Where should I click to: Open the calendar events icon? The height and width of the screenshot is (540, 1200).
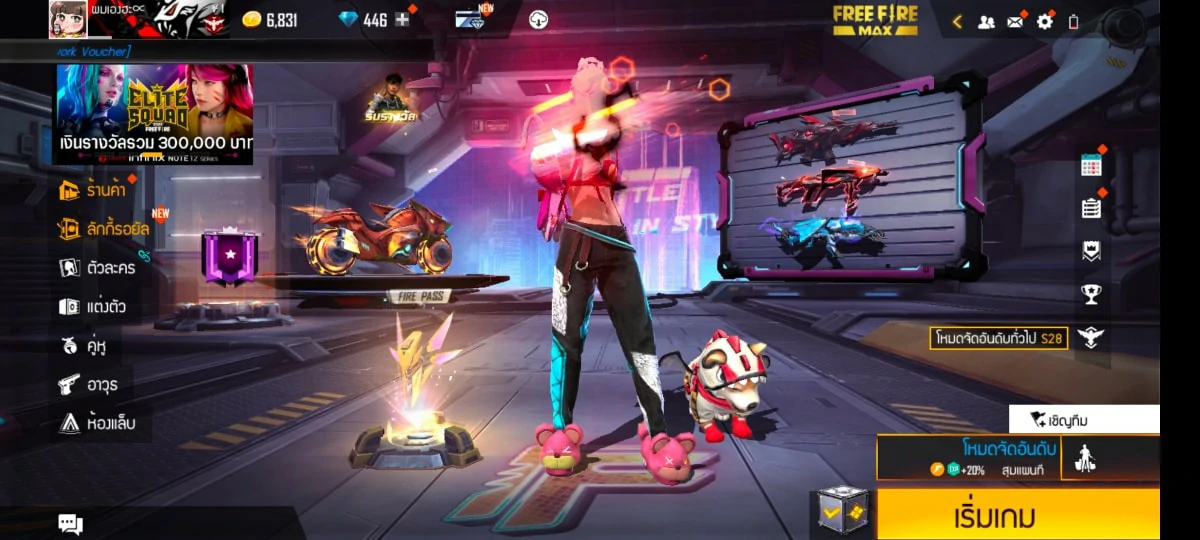pos(1091,166)
